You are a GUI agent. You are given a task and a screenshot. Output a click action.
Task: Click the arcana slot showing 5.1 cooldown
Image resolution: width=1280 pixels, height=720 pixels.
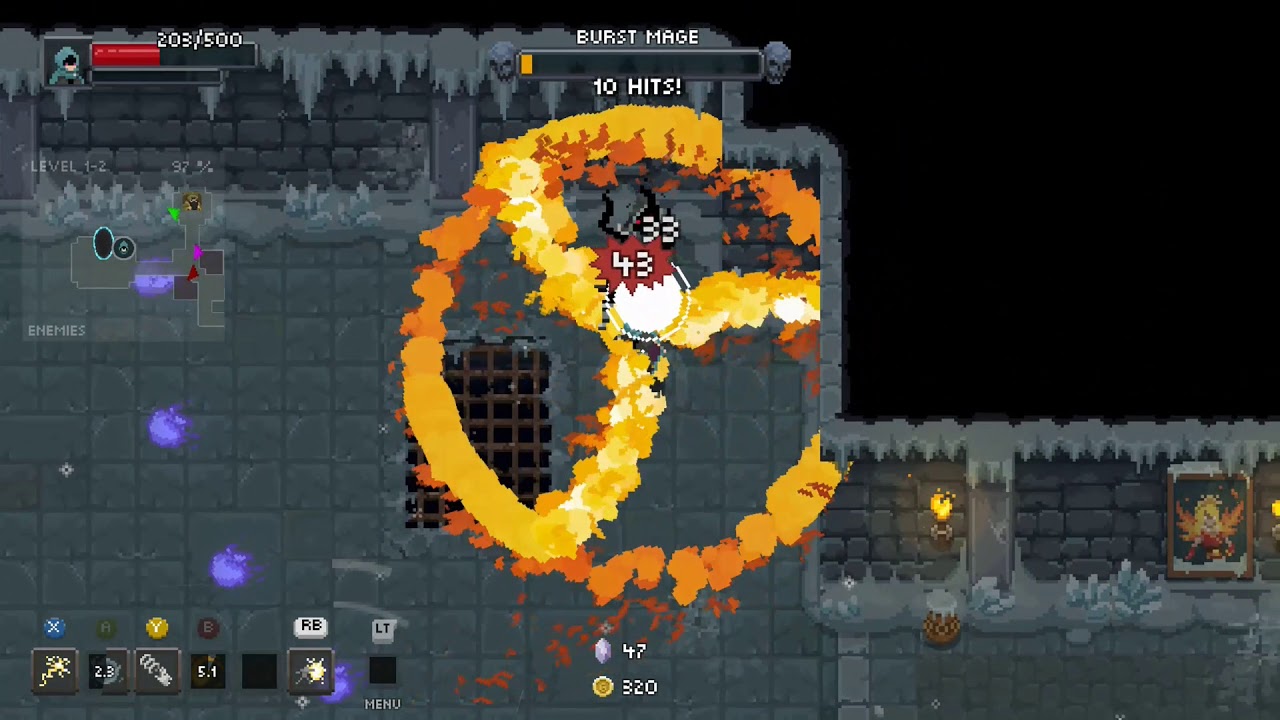(x=207, y=671)
